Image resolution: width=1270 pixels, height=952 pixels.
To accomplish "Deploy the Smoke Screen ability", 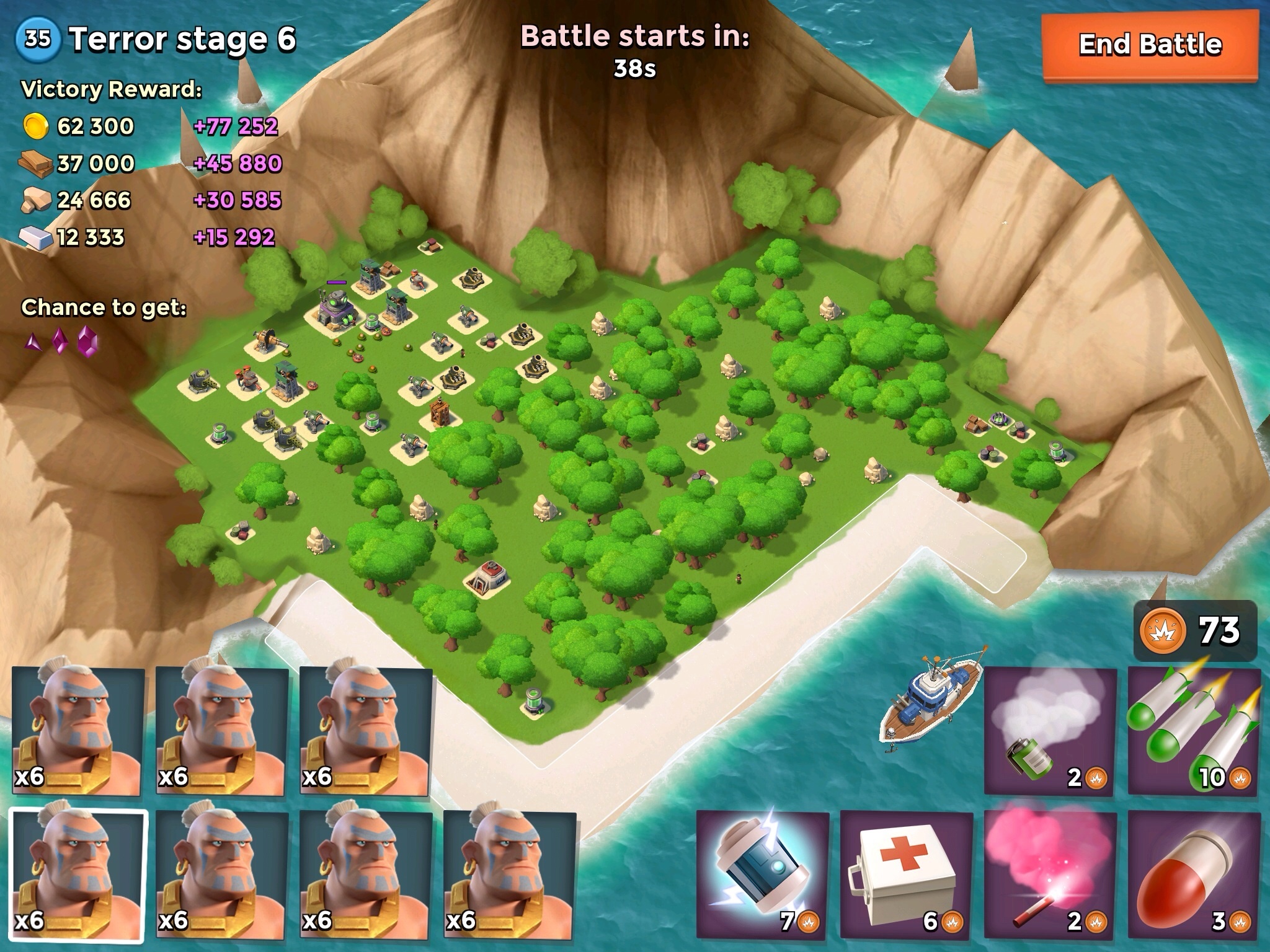I will pyautogui.click(x=1050, y=731).
